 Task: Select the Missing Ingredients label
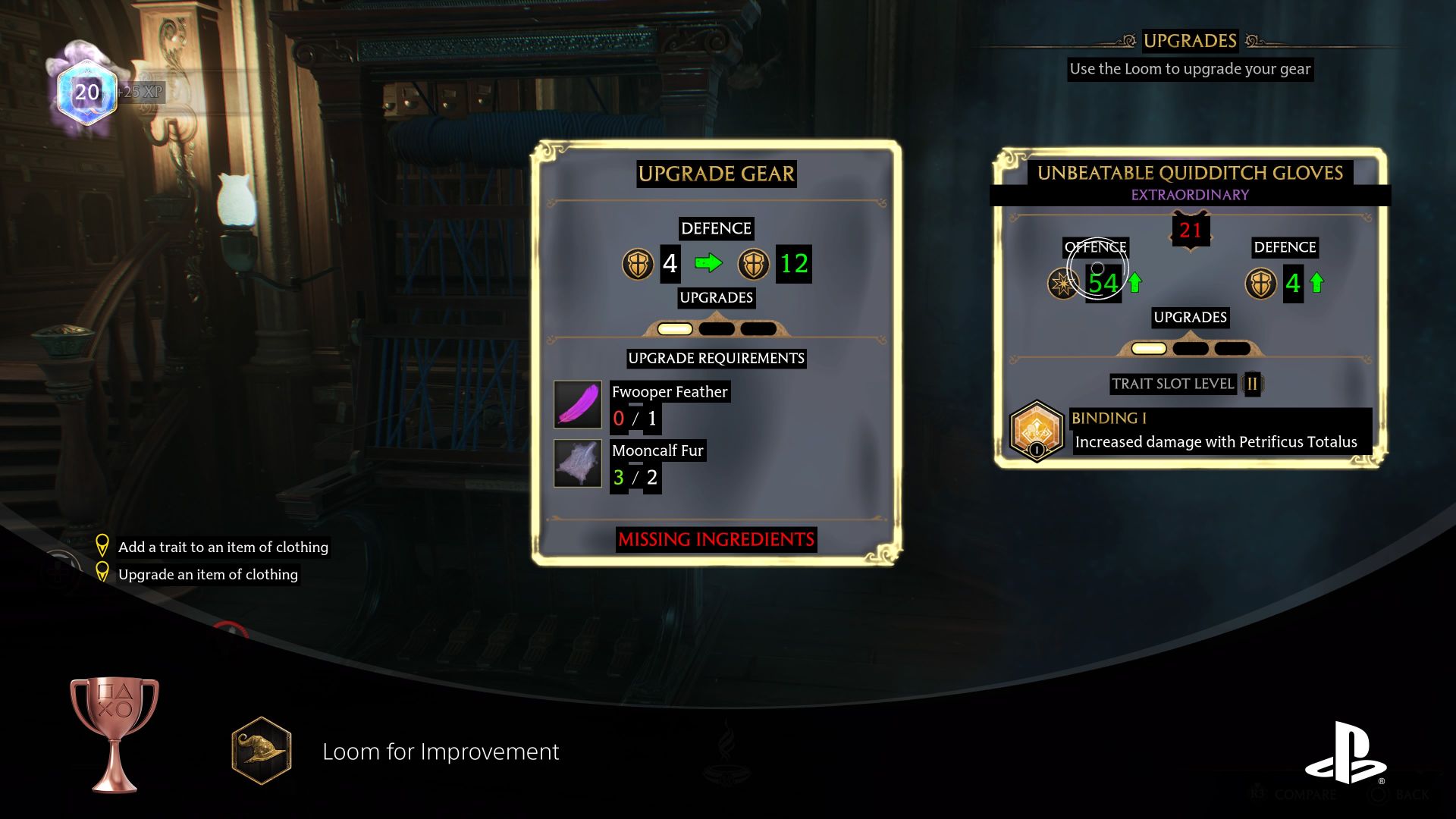pyautogui.click(x=716, y=540)
